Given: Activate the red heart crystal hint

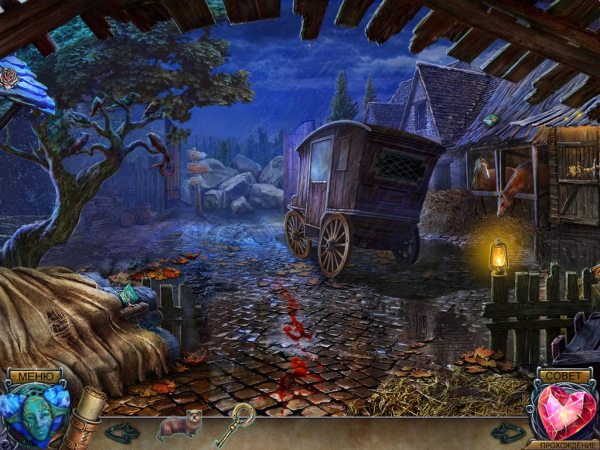Looking at the screenshot, I should [x=565, y=412].
